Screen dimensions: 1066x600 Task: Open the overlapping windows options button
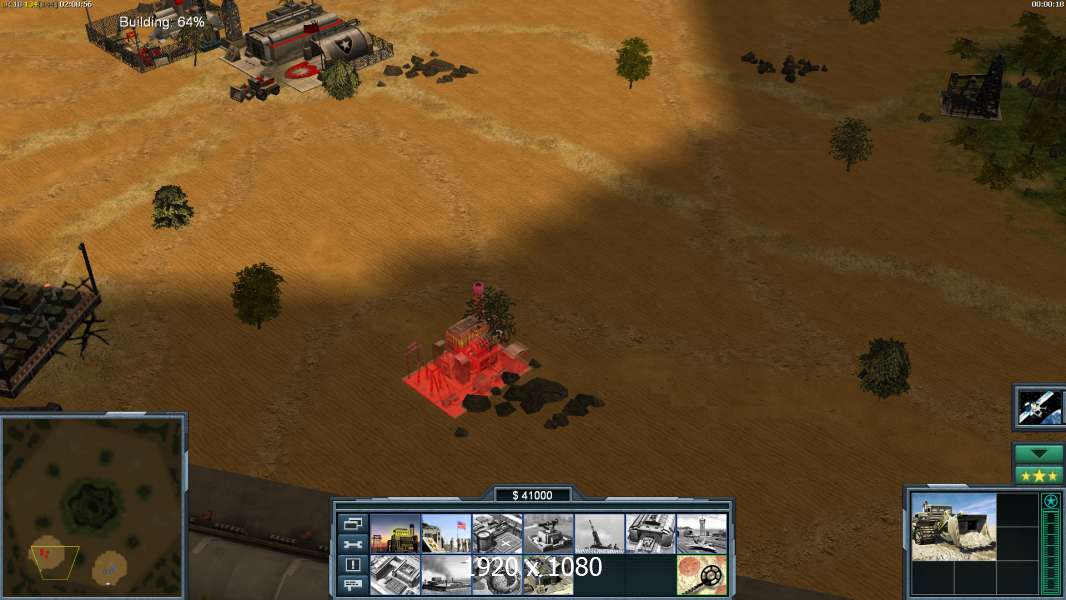point(352,523)
